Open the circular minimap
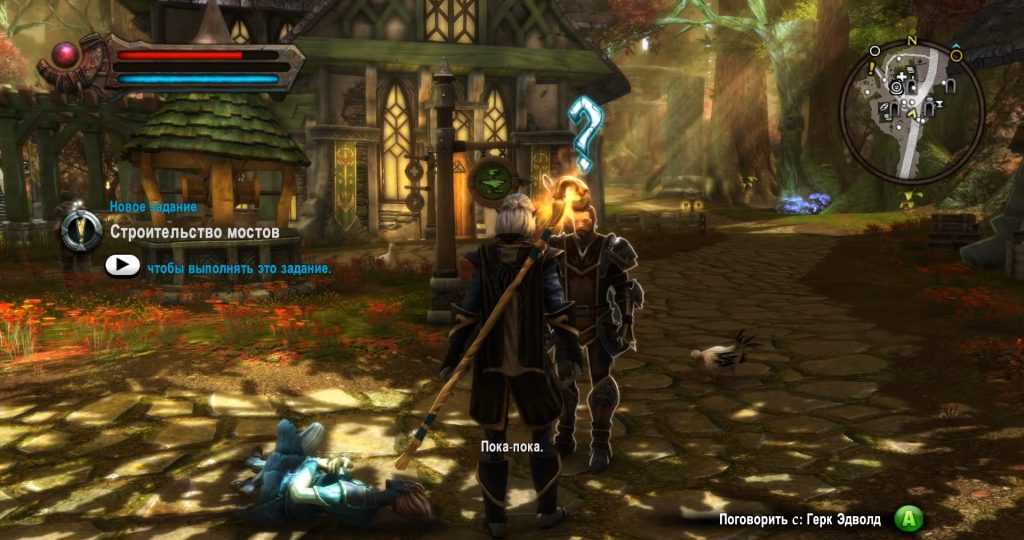 coord(911,111)
